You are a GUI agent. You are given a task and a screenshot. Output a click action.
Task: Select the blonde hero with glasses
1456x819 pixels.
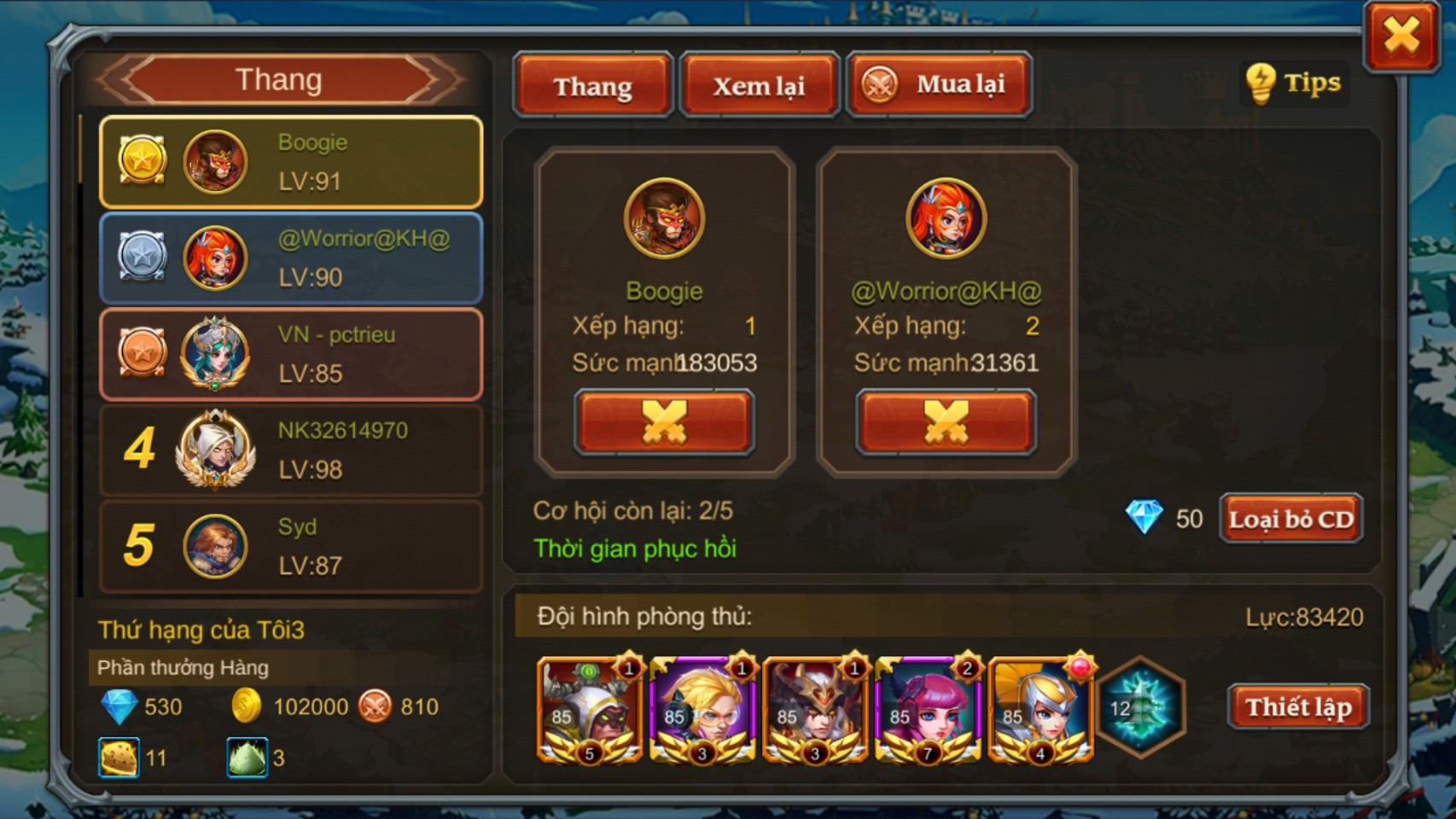coord(702,710)
